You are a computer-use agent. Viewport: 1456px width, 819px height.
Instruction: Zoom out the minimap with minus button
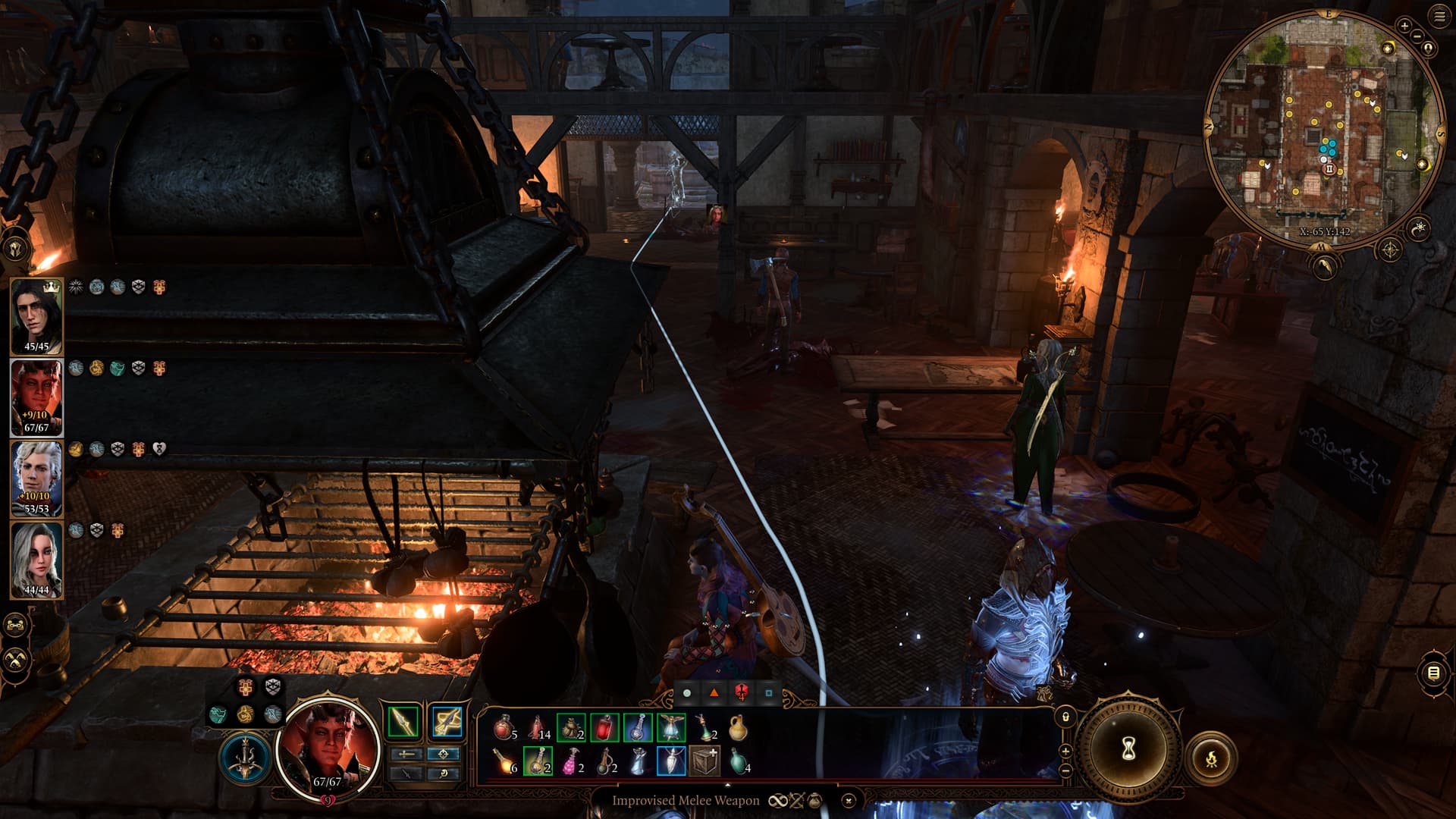[1417, 36]
